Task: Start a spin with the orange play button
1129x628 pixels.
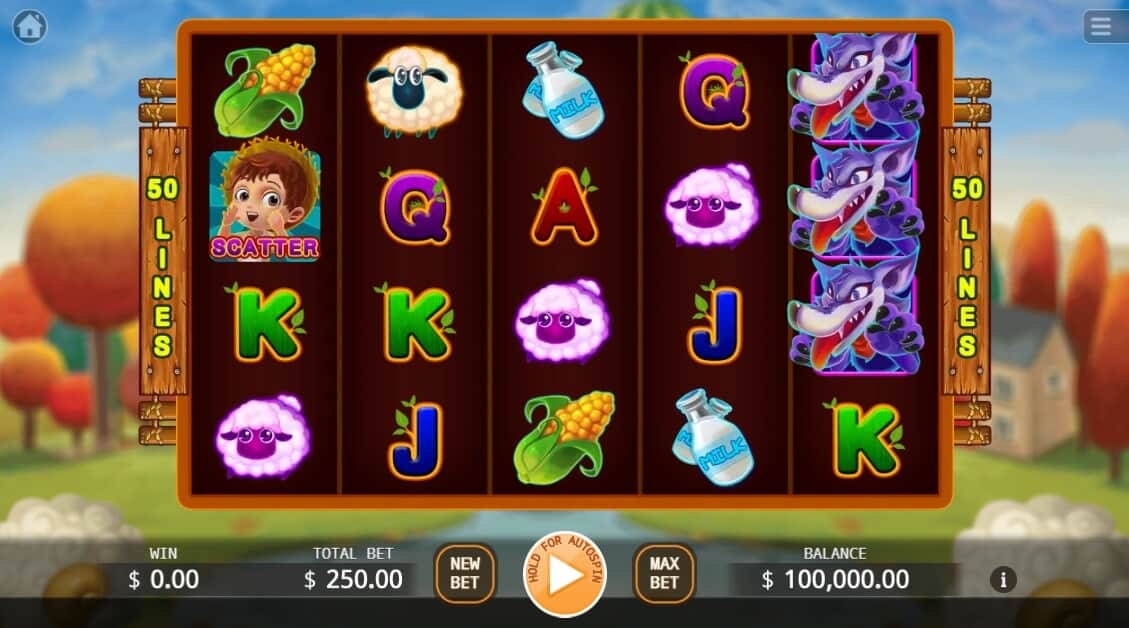Action: pyautogui.click(x=564, y=575)
